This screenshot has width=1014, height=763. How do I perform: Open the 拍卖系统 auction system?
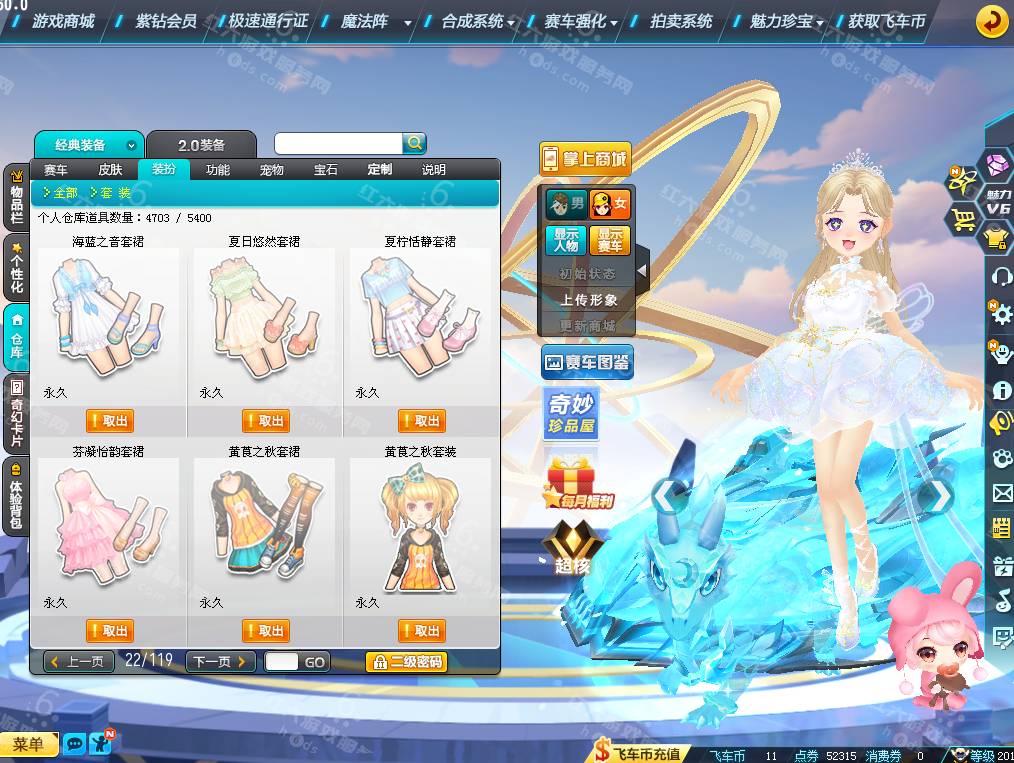tap(681, 21)
